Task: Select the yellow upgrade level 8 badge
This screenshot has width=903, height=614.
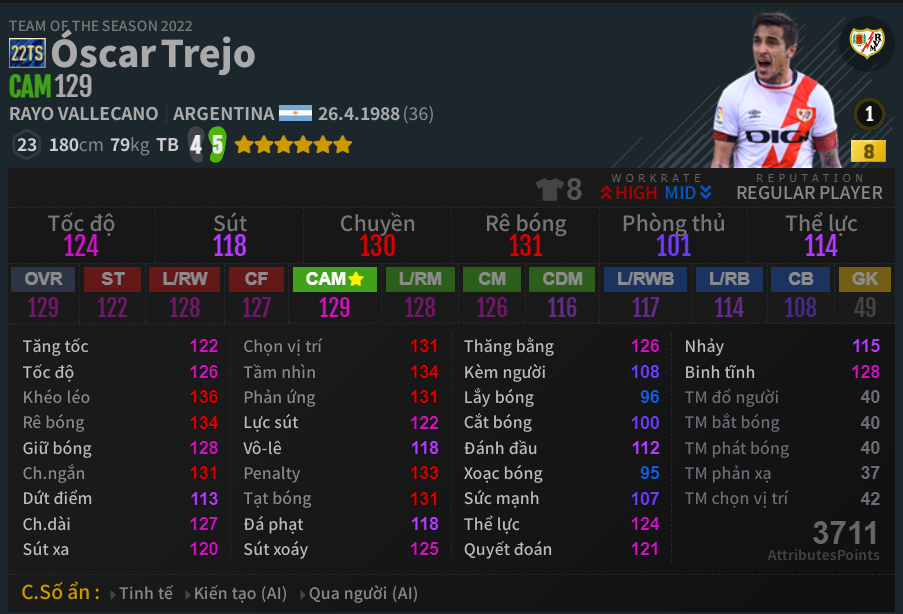Action: click(868, 152)
